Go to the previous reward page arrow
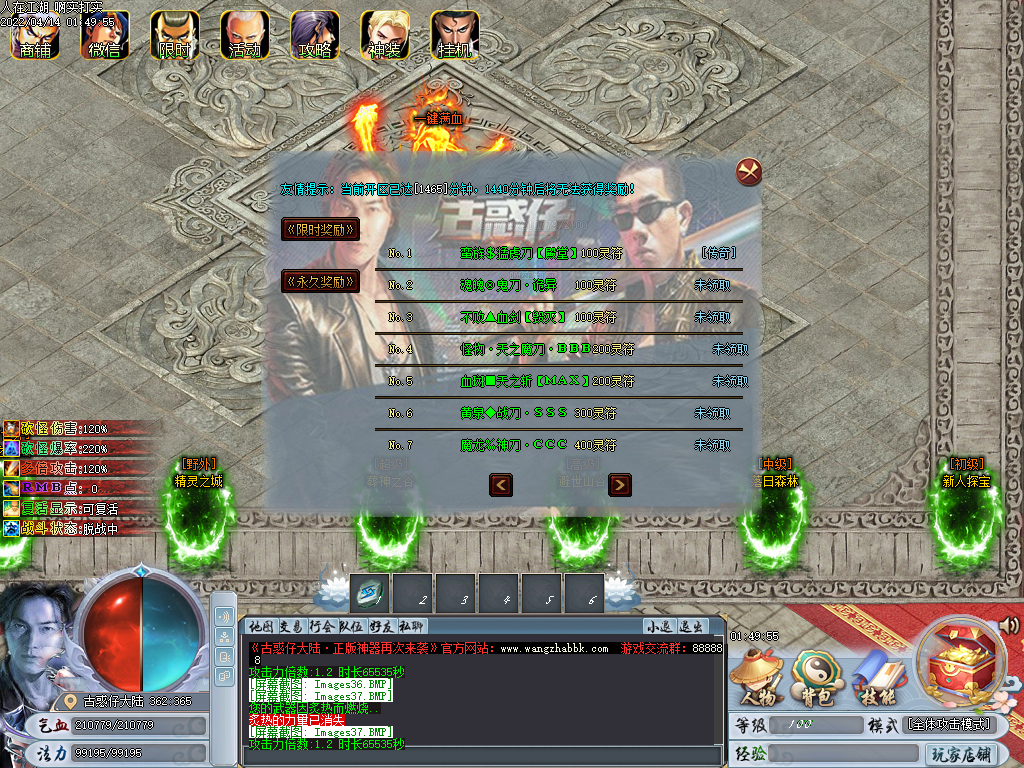Viewport: 1024px width, 768px height. point(501,485)
